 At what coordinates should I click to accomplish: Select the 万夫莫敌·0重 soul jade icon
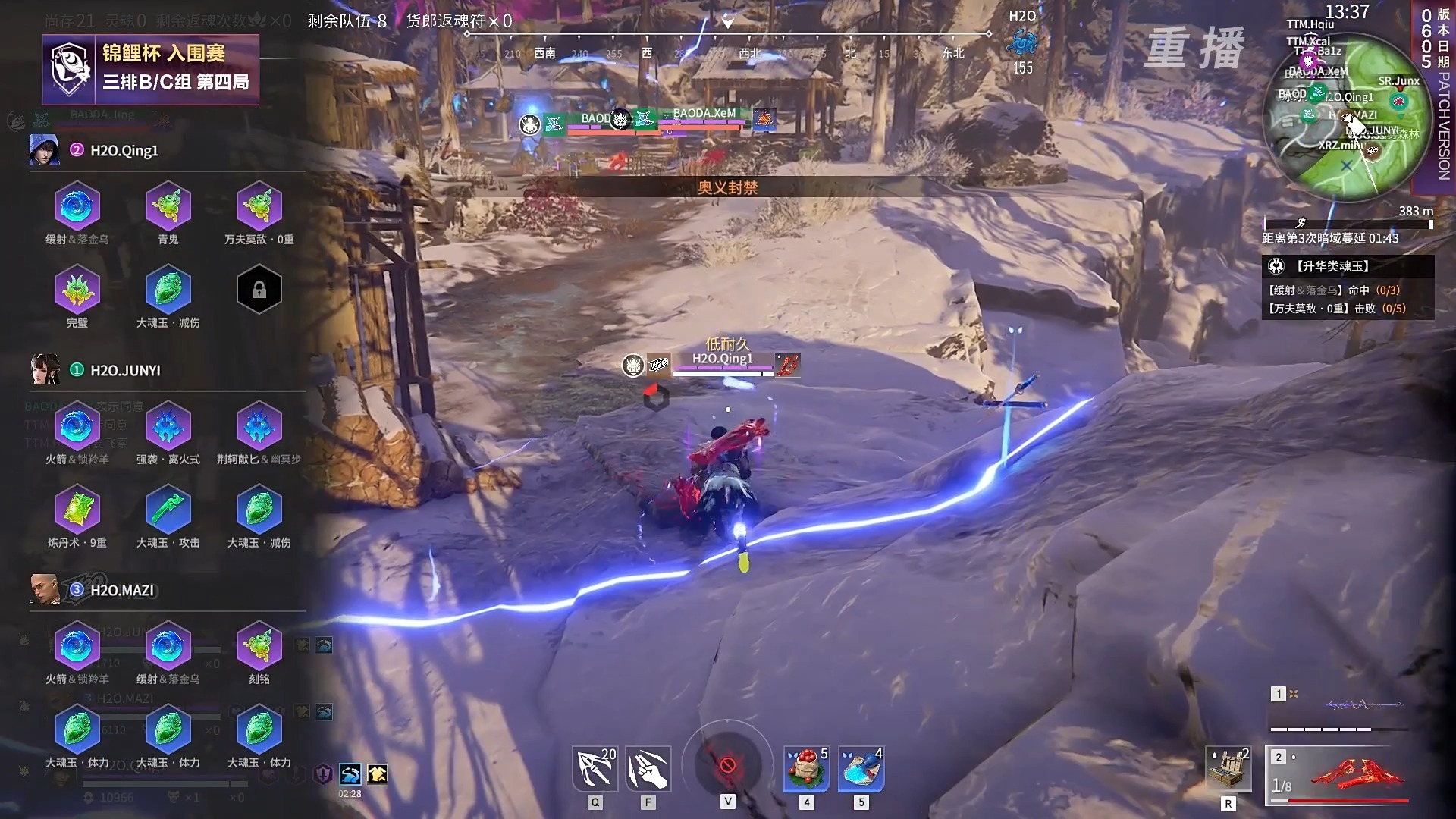[x=259, y=206]
